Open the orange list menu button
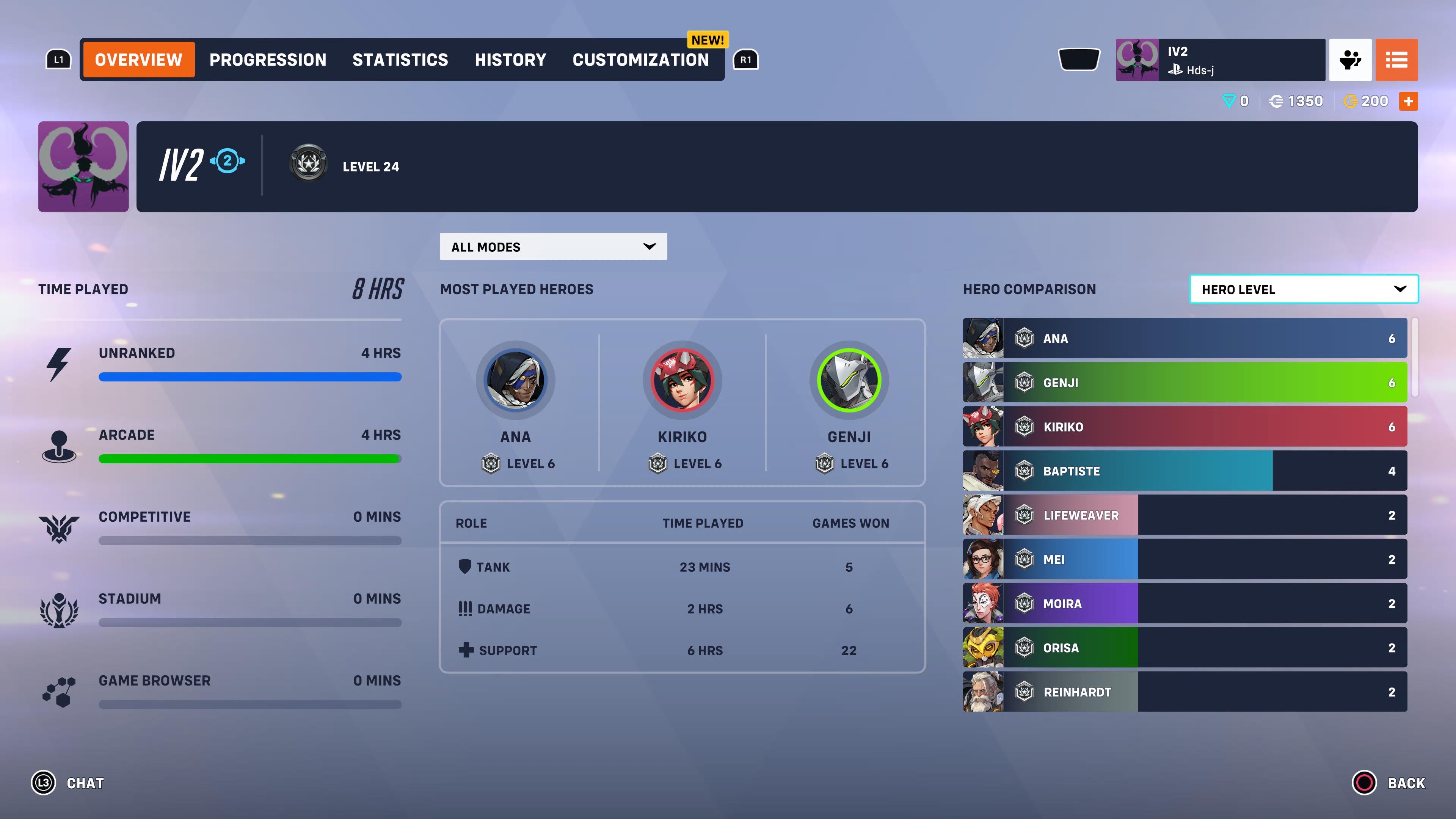The image size is (1456, 819). 1396,60
